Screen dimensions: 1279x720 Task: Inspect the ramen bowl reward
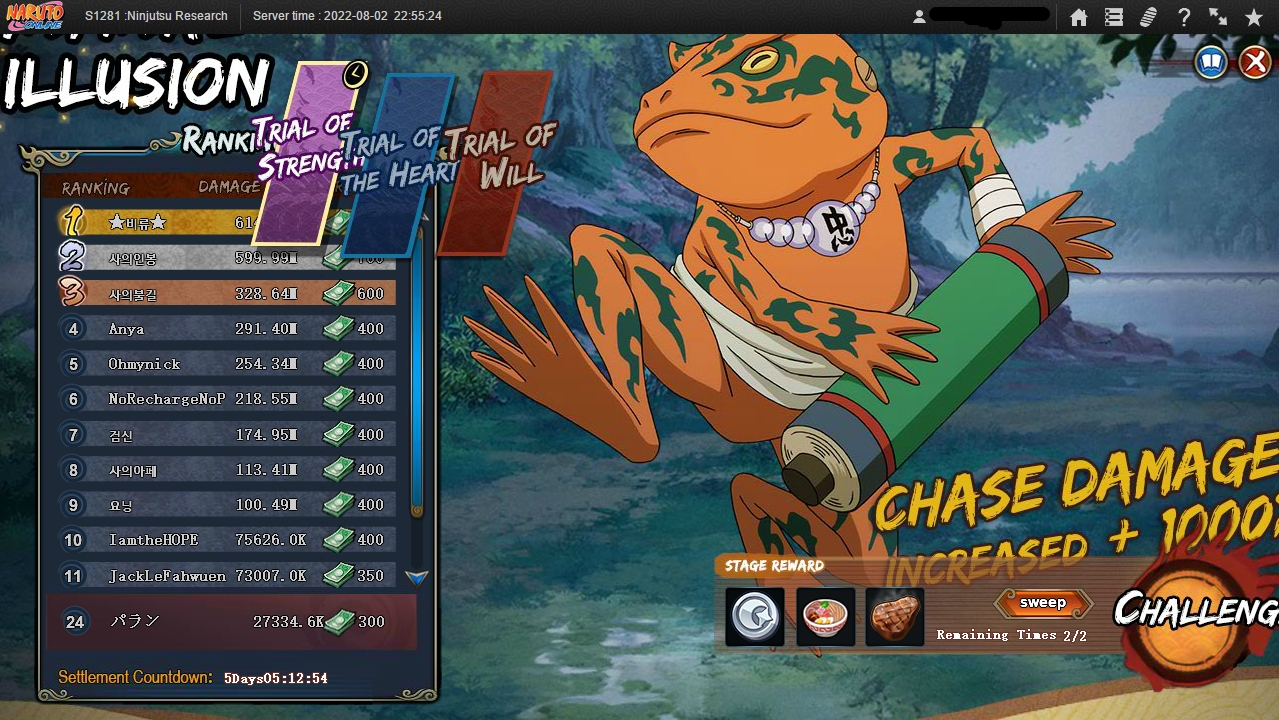[826, 616]
